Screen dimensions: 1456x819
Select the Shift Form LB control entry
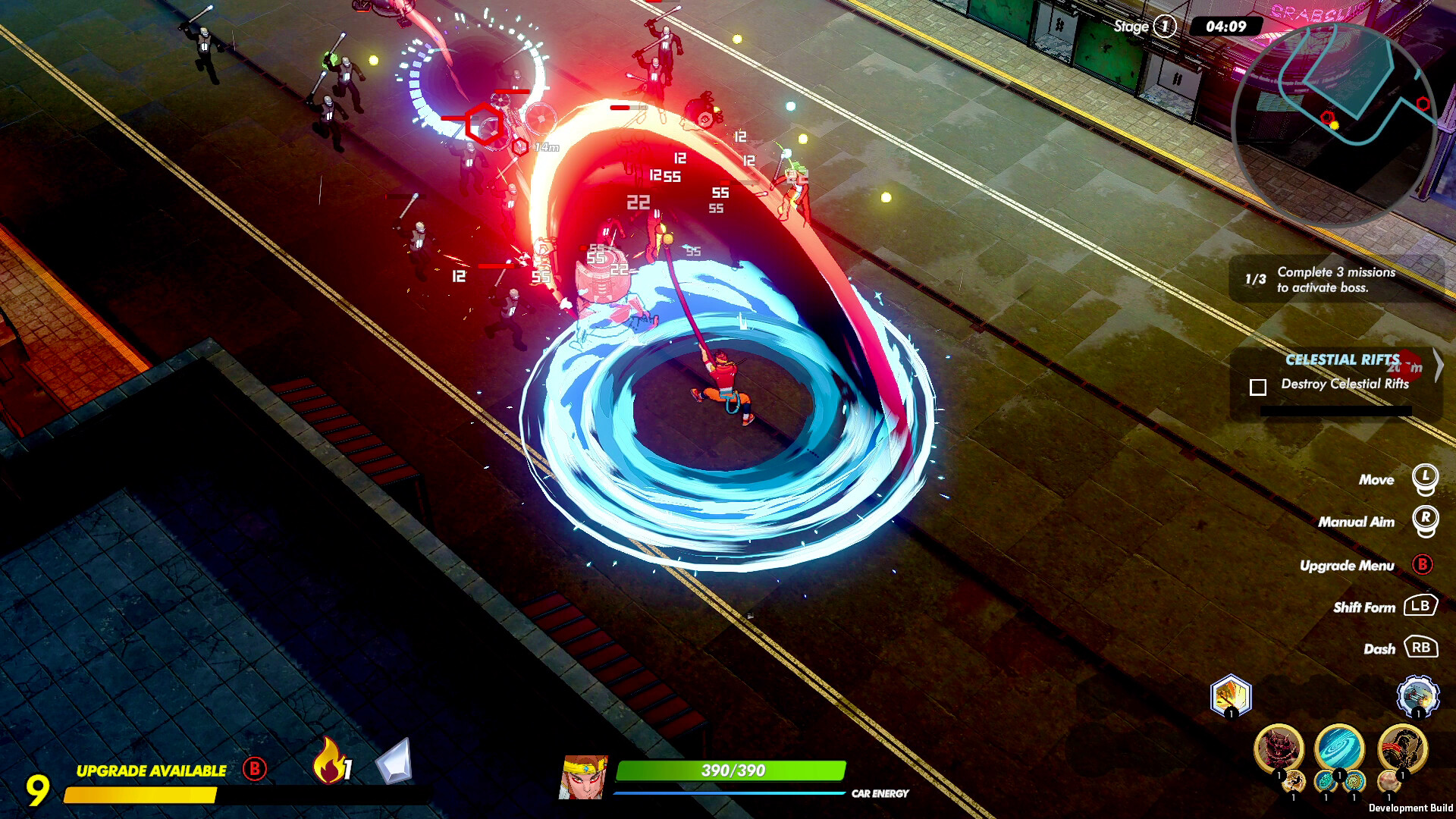[x=1419, y=607]
